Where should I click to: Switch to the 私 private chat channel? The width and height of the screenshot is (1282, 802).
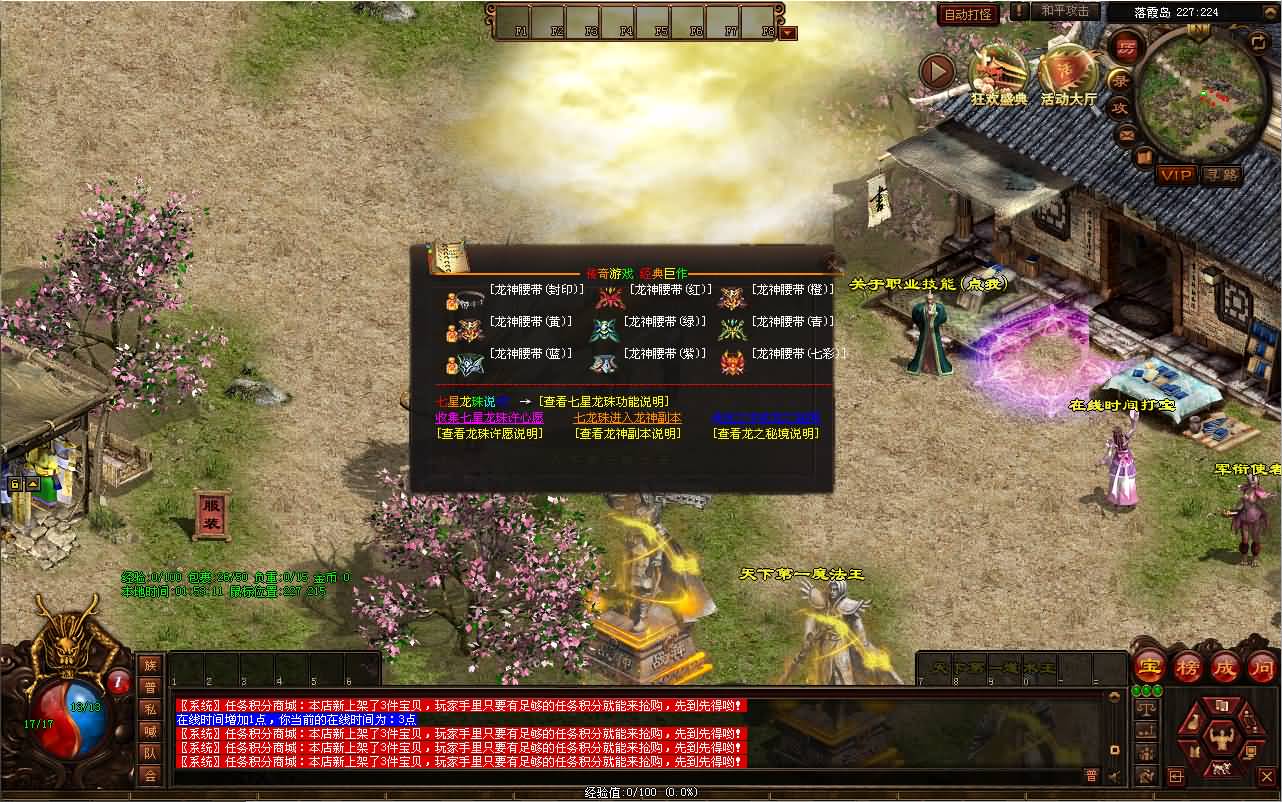[150, 708]
